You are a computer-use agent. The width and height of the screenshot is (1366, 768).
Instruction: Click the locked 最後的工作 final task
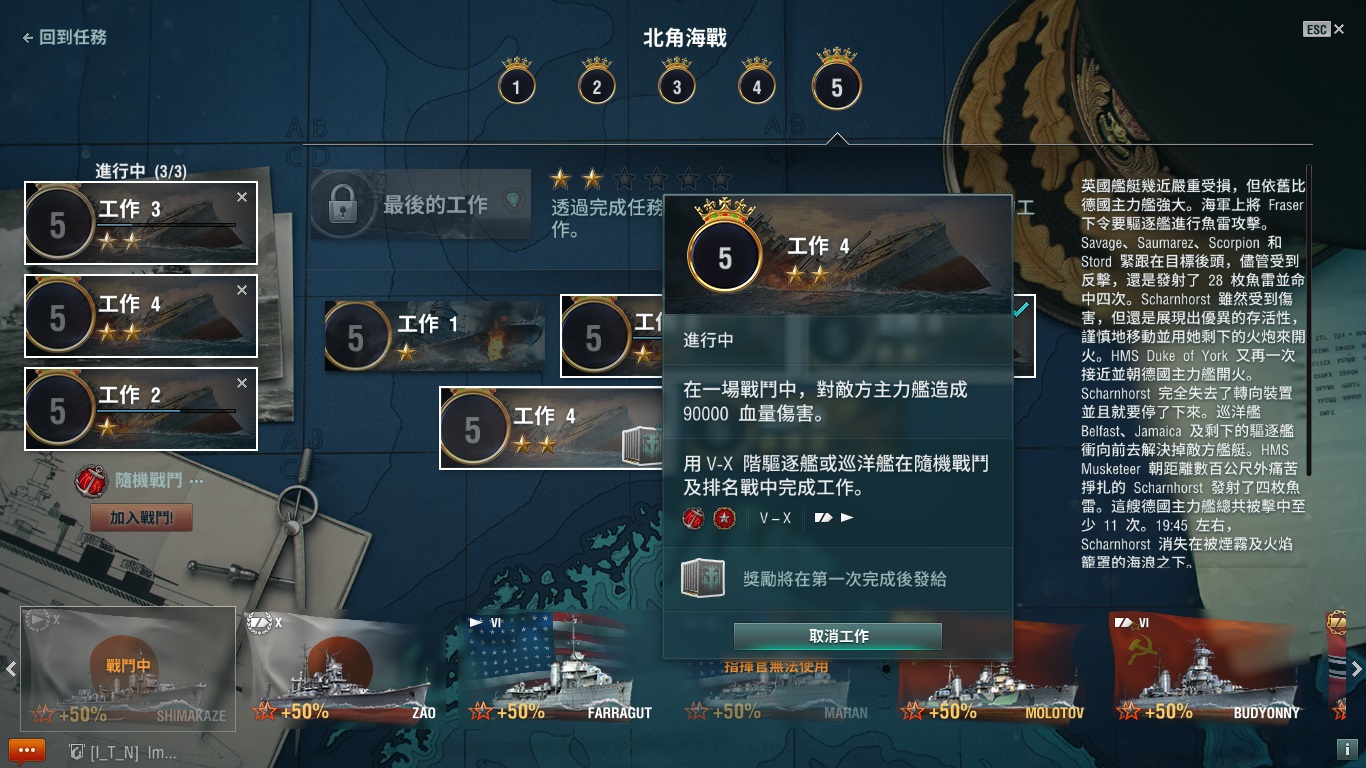click(x=419, y=205)
